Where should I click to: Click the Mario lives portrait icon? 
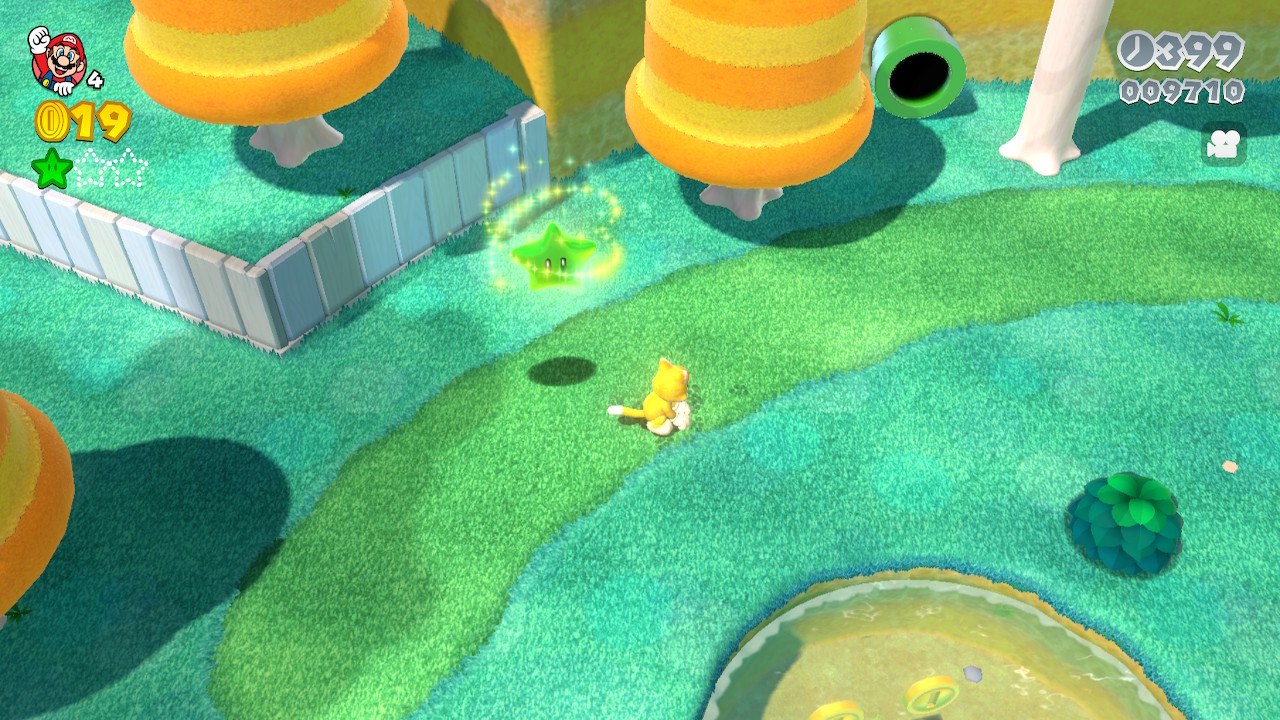coord(57,59)
